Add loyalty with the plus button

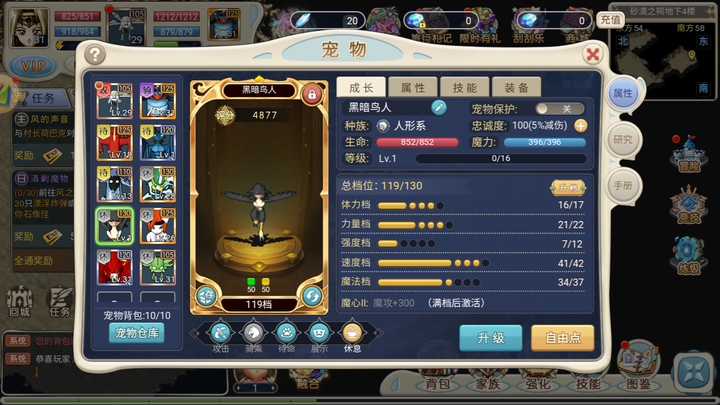(581, 125)
